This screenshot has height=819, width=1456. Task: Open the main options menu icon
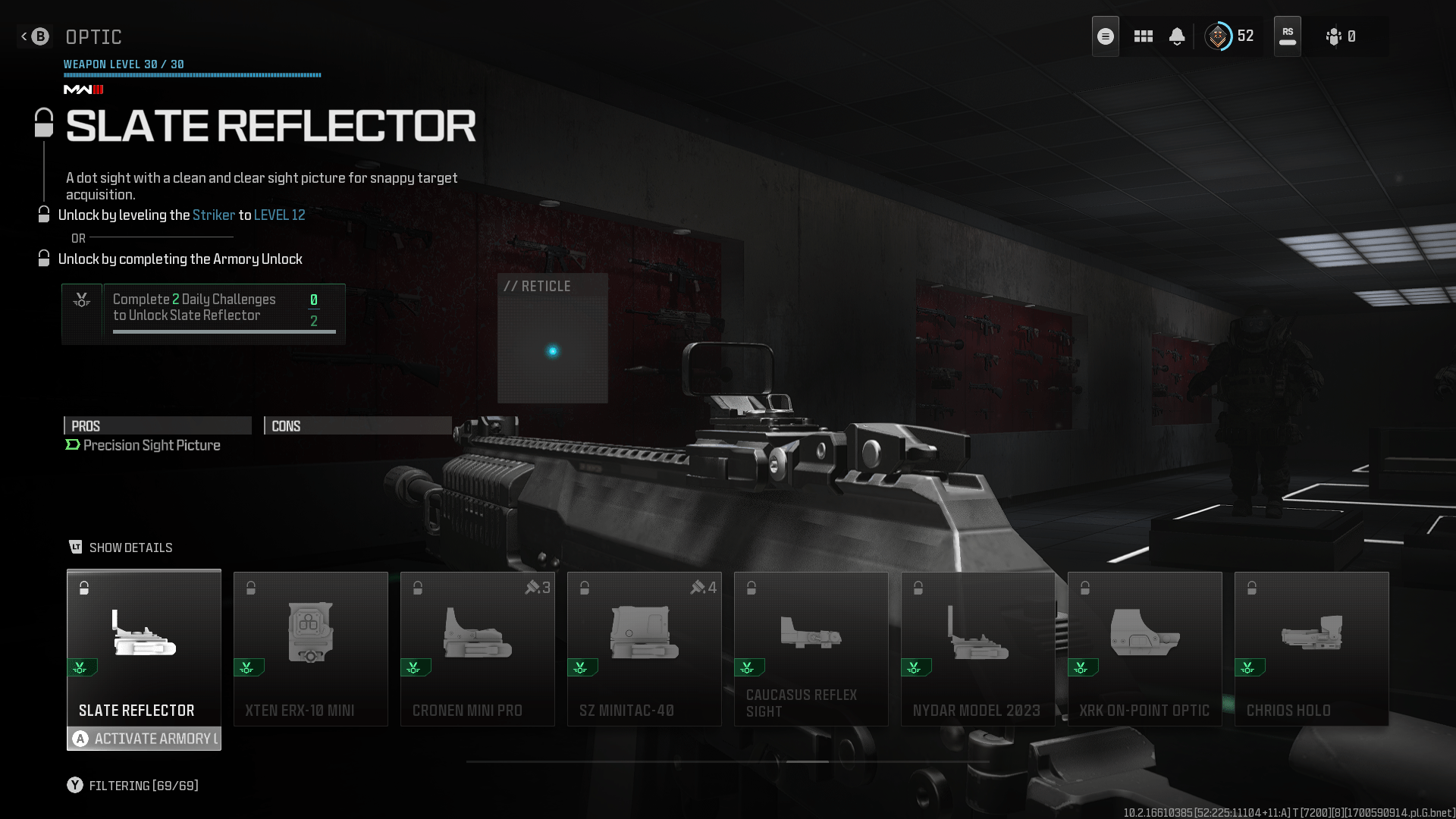click(1105, 36)
